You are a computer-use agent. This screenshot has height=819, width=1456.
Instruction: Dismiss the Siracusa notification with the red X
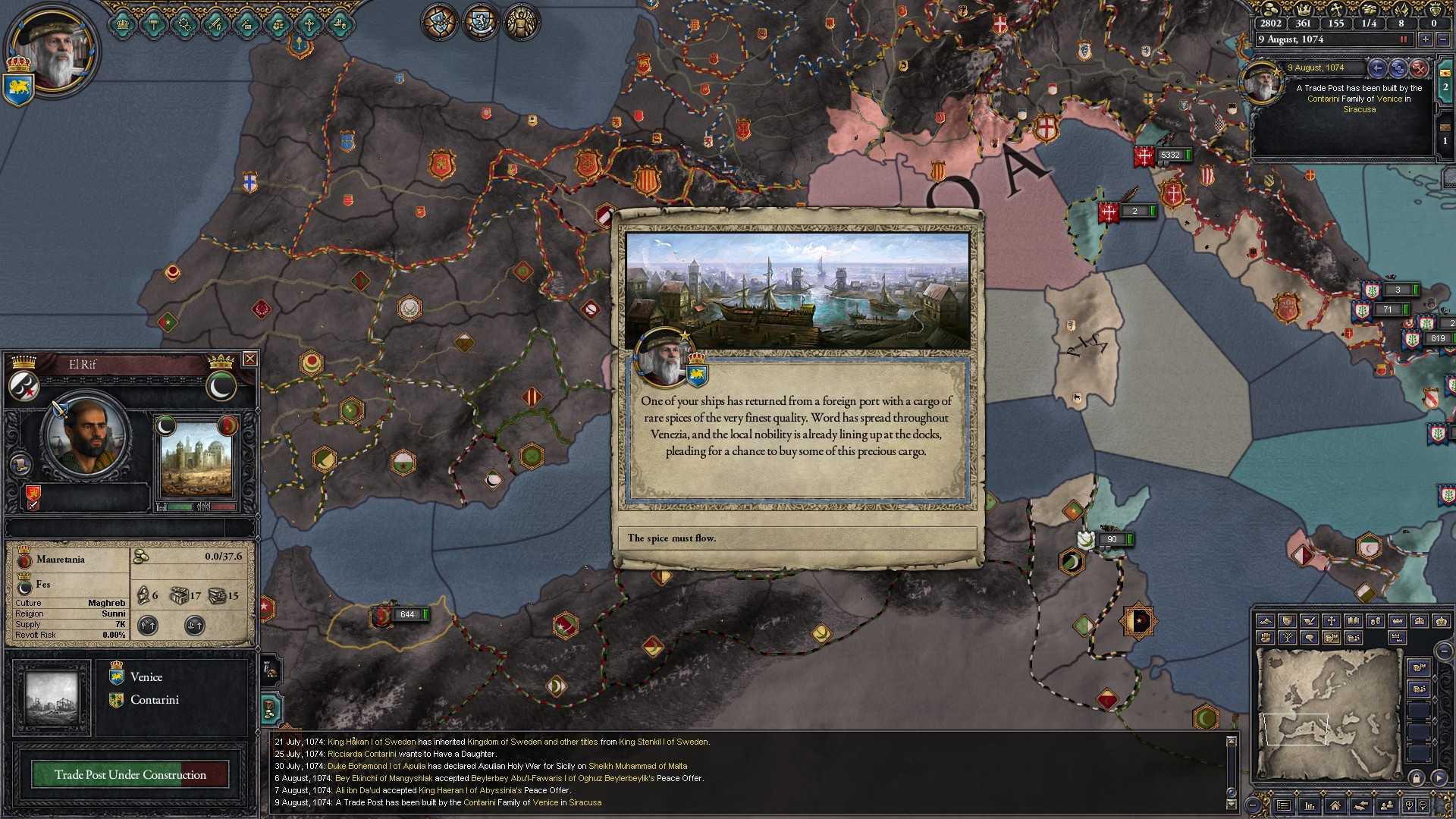tap(1420, 70)
